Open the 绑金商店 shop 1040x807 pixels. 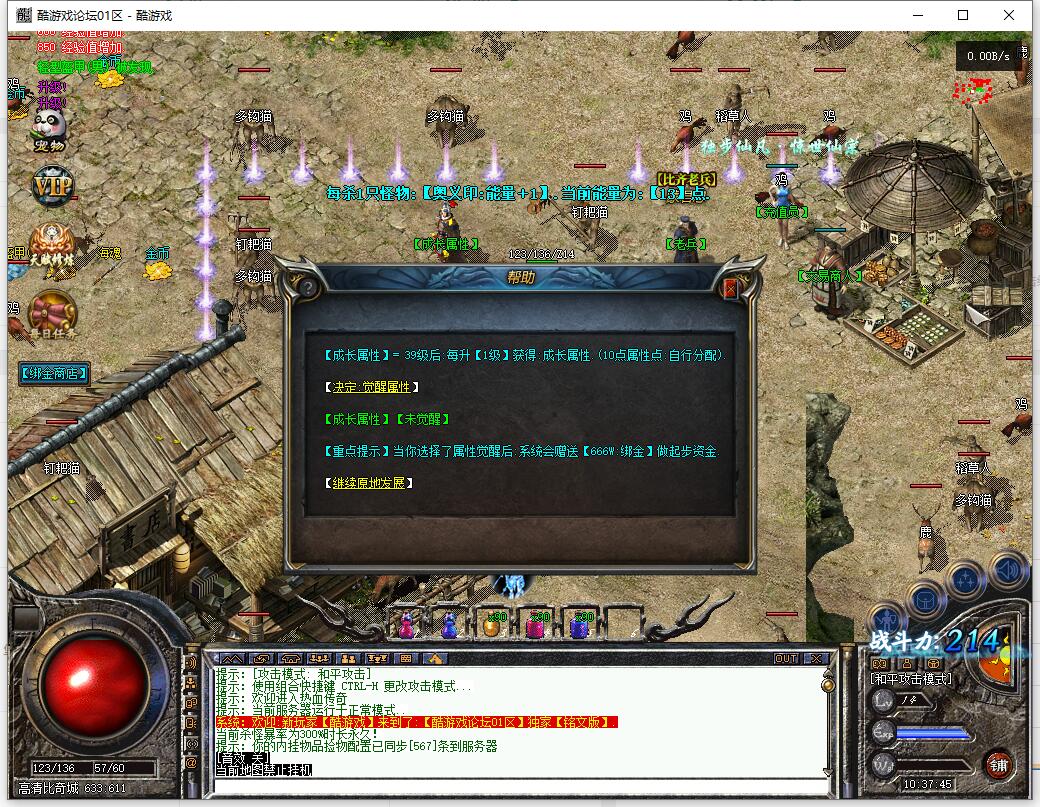pyautogui.click(x=54, y=374)
